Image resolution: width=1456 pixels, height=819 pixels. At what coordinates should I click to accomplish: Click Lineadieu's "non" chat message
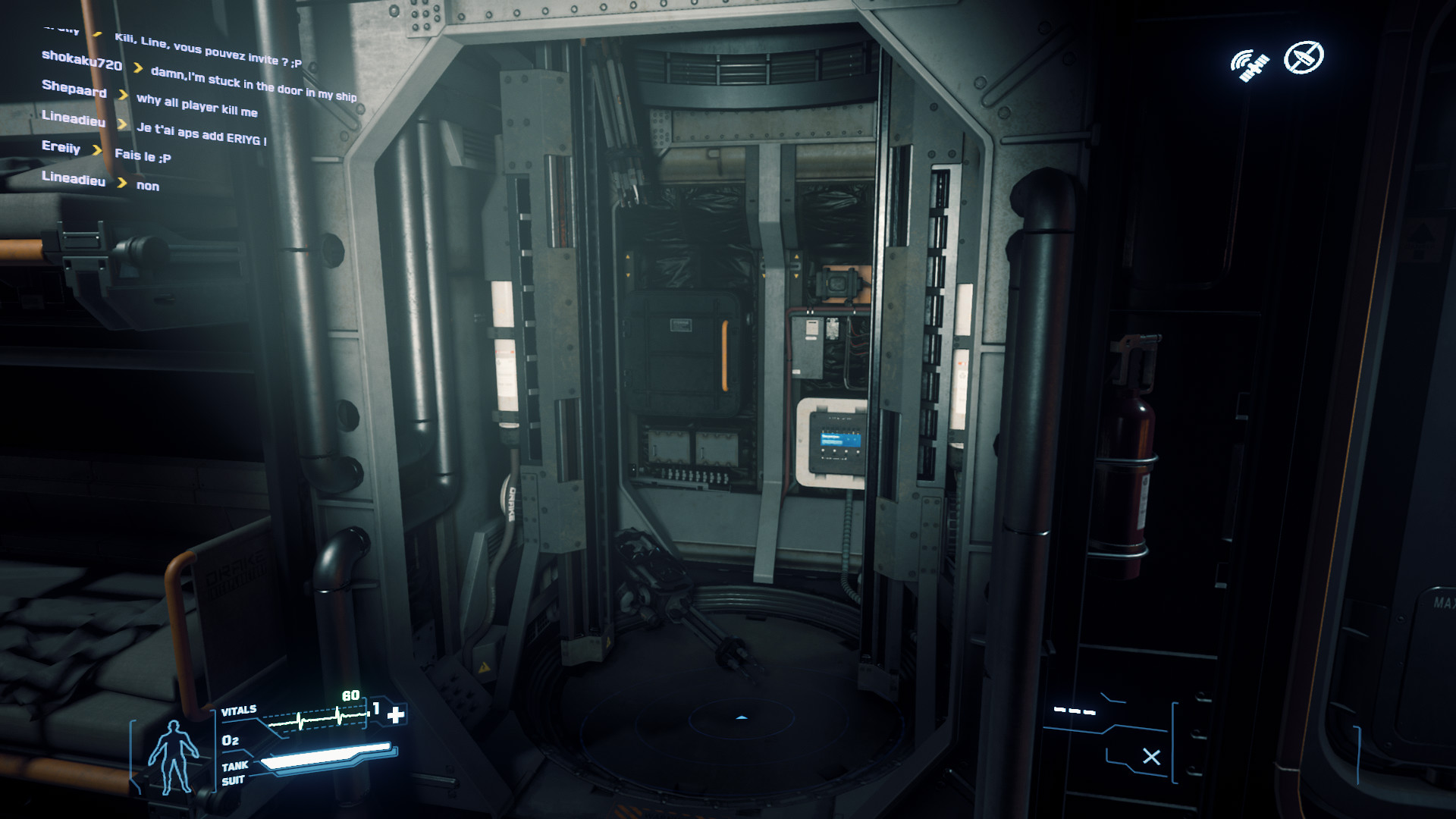[148, 186]
